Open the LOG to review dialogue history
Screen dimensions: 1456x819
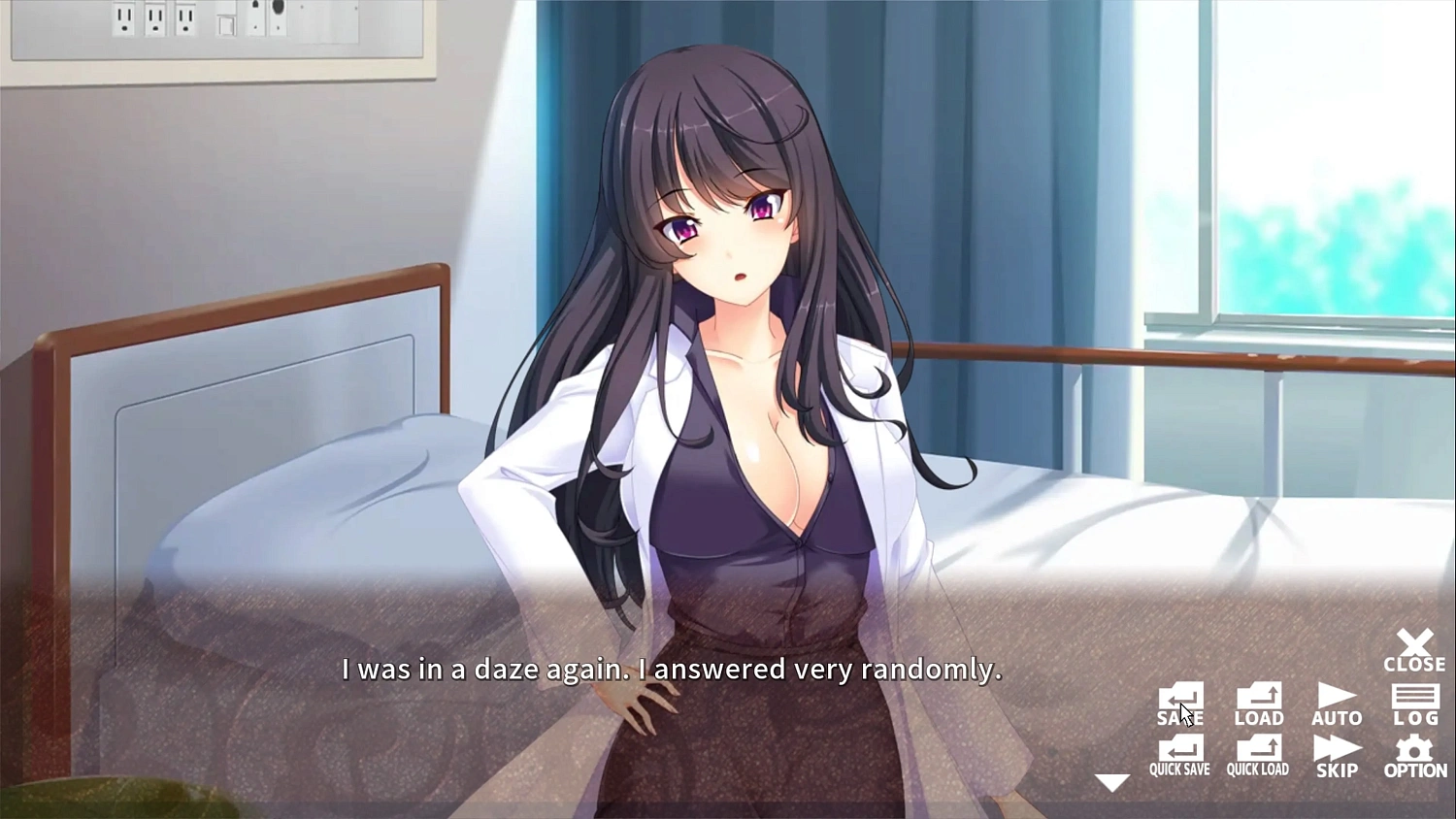pos(1415,705)
